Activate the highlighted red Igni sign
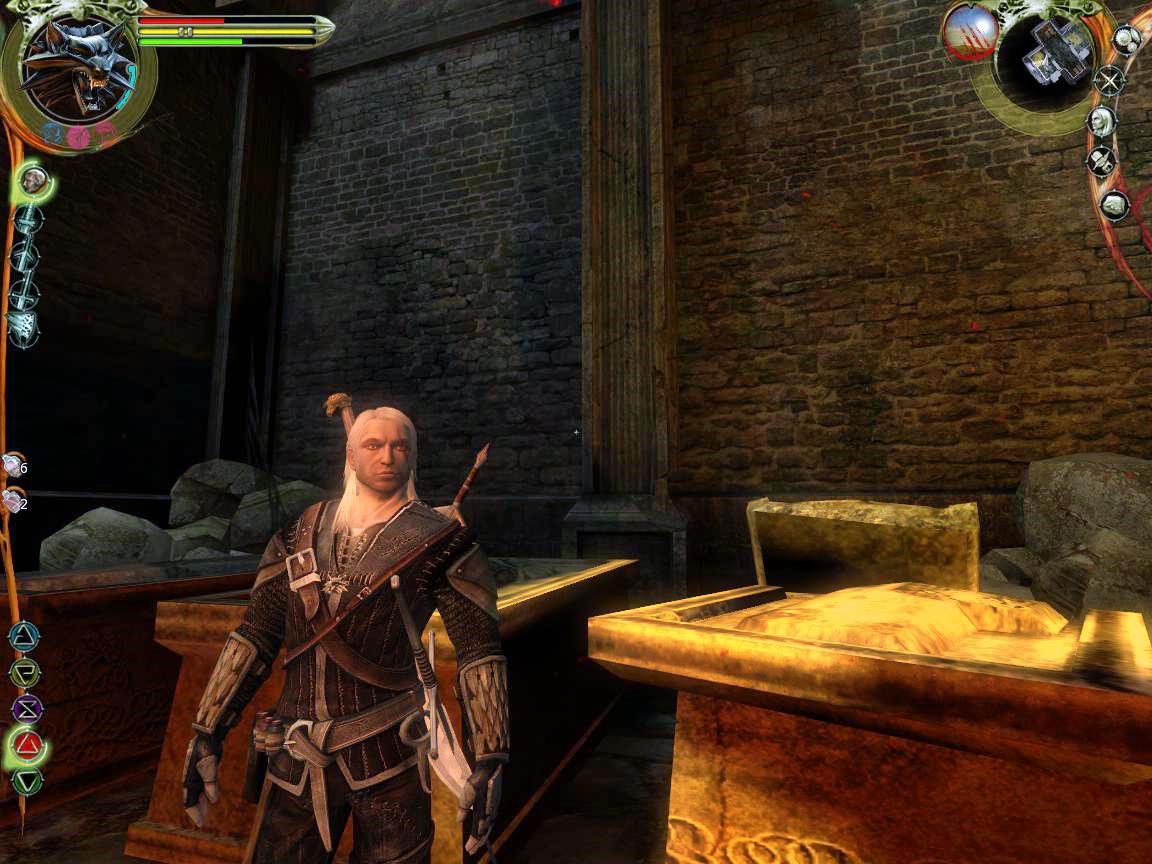Image resolution: width=1152 pixels, height=864 pixels. tap(28, 745)
